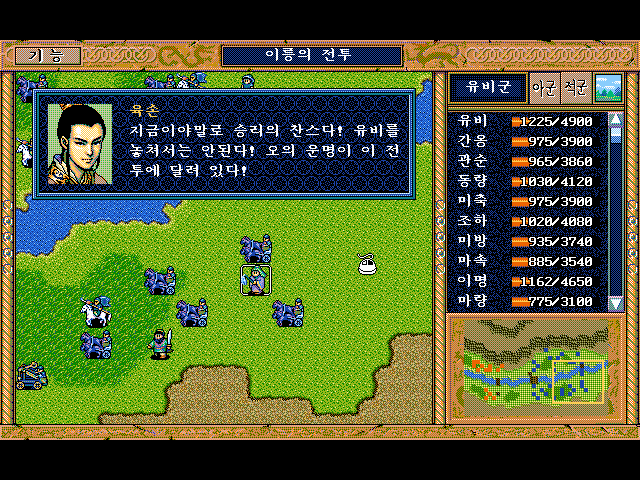Select 마속 in the unit list

tap(470, 261)
